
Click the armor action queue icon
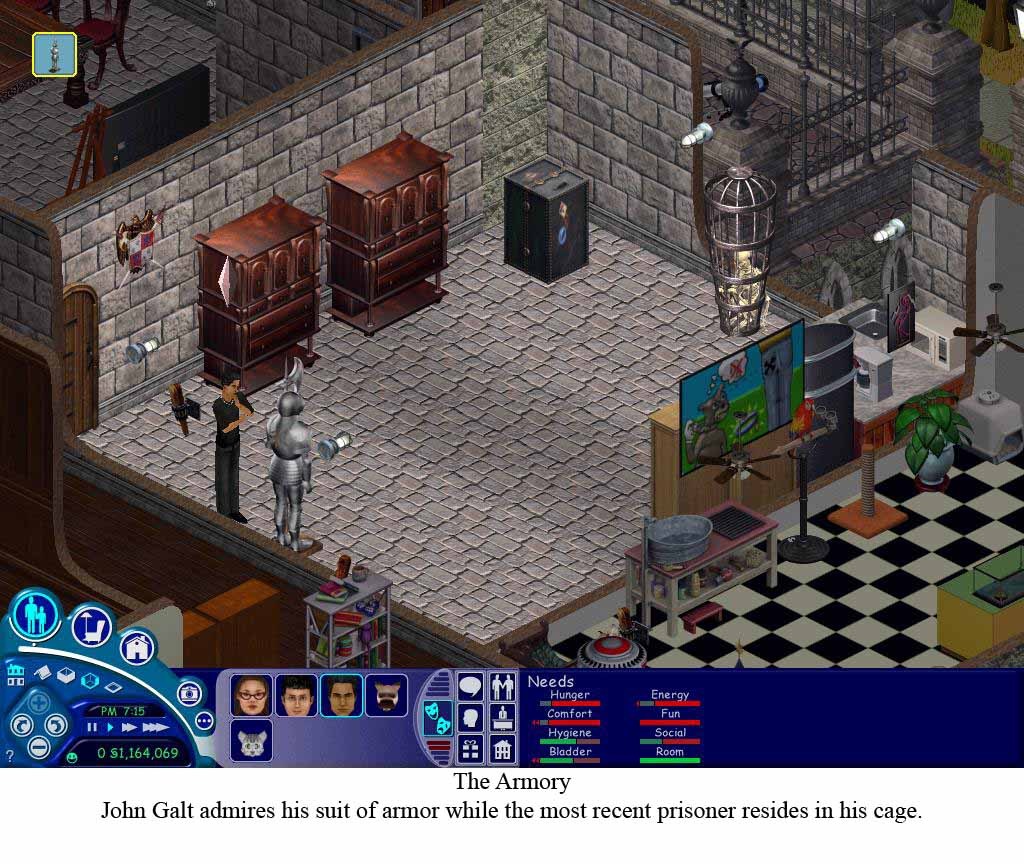54,54
